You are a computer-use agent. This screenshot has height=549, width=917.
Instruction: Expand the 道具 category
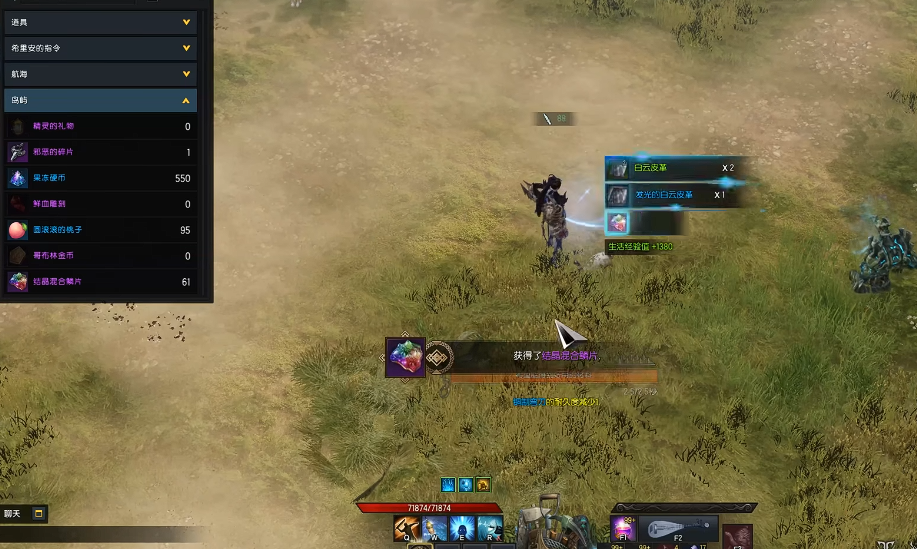tap(100, 21)
